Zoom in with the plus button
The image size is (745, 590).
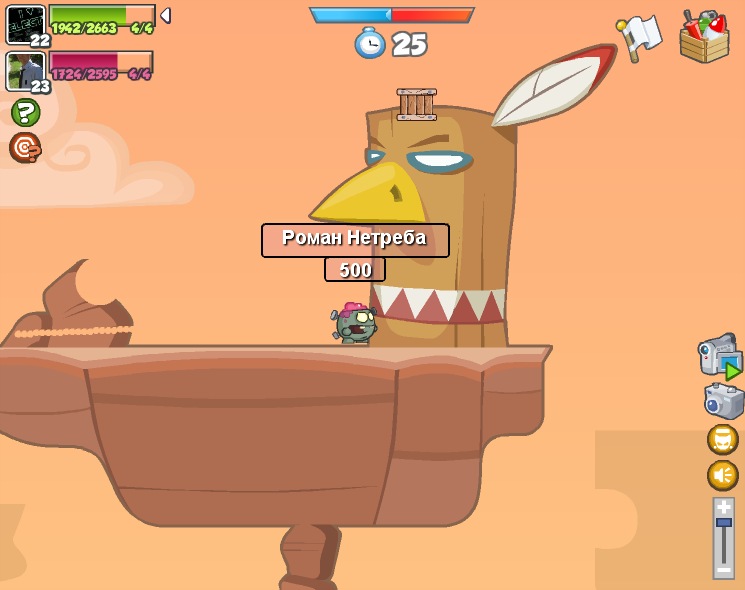click(723, 507)
